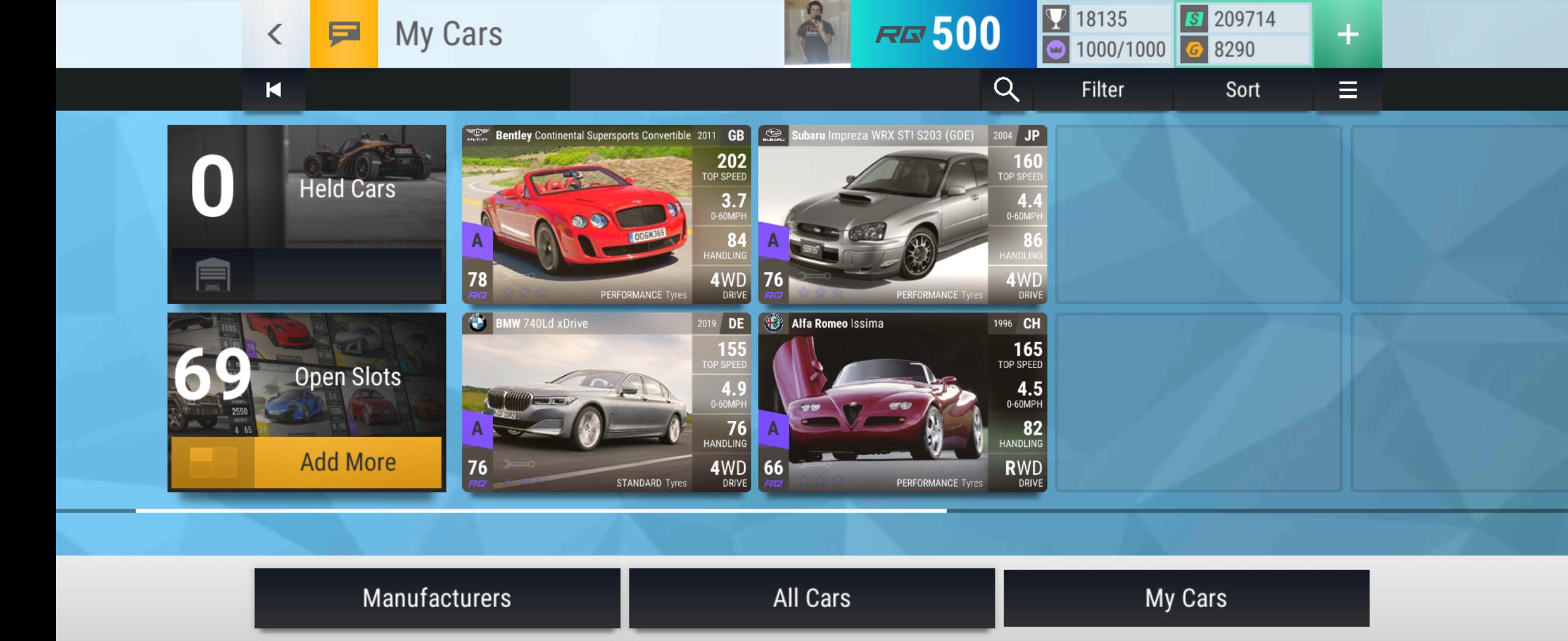Tap the skip-to-start icon on the toolbar
The height and width of the screenshot is (641, 1568).
[x=272, y=89]
